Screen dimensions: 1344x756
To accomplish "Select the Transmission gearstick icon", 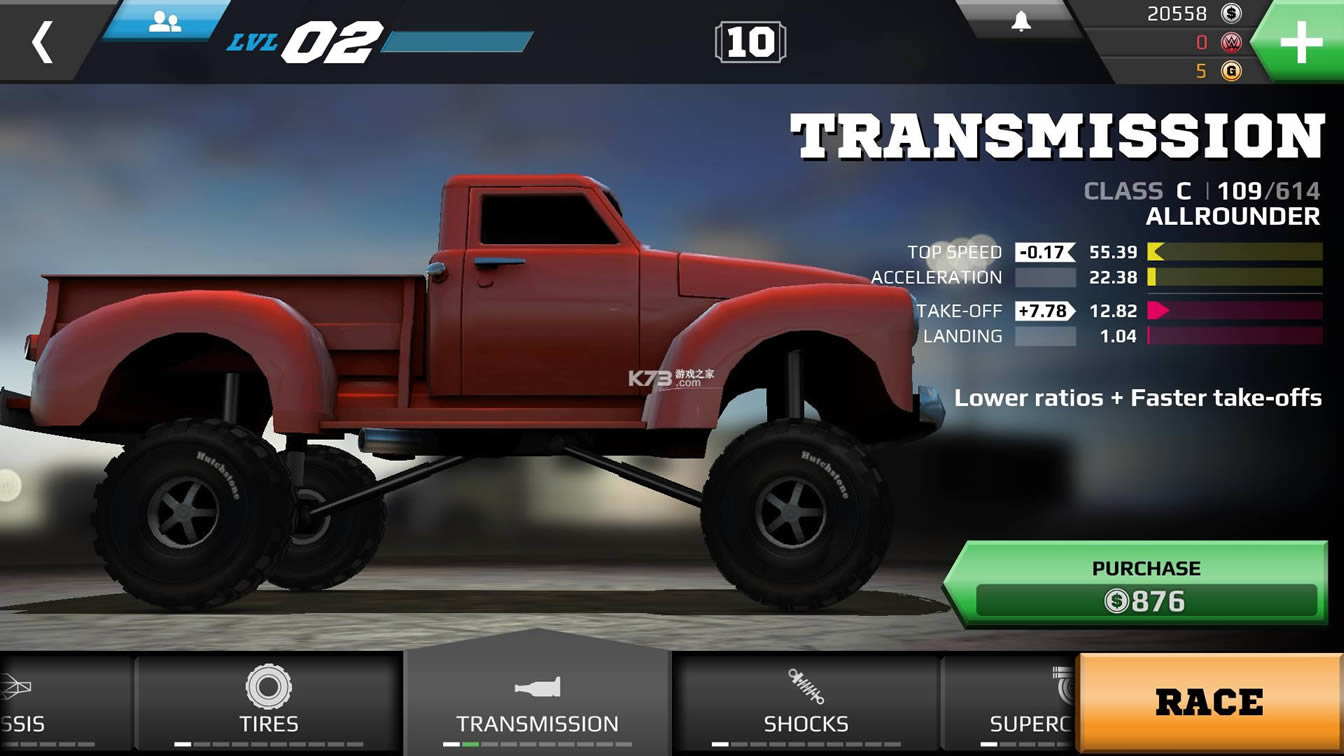I will 537,688.
